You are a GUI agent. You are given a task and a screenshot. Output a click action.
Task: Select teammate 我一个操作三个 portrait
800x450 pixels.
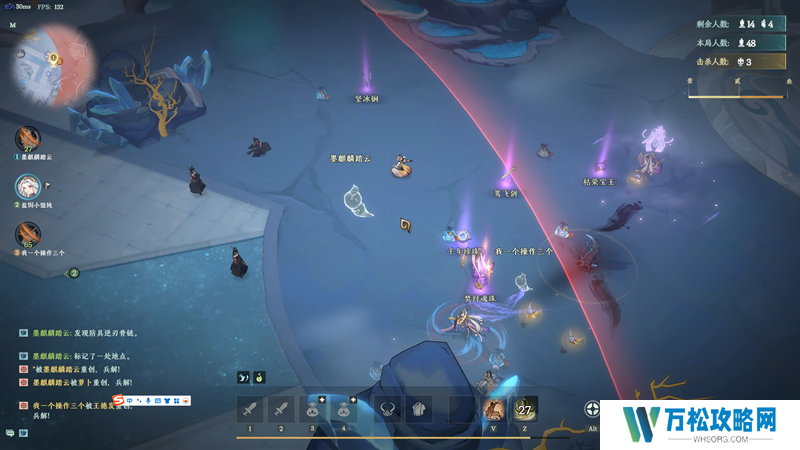click(27, 235)
